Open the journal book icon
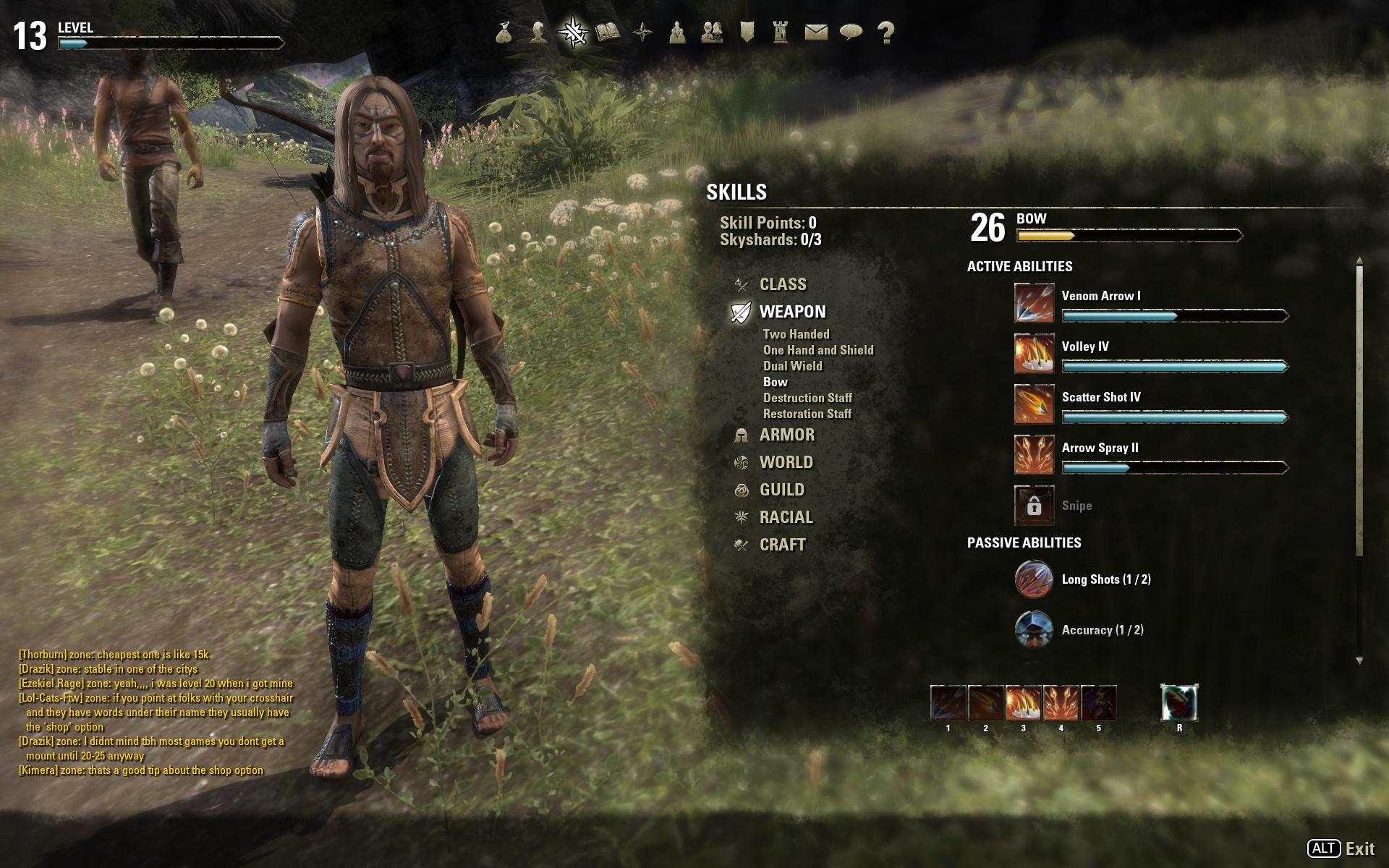This screenshot has width=1389, height=868. coord(608,33)
